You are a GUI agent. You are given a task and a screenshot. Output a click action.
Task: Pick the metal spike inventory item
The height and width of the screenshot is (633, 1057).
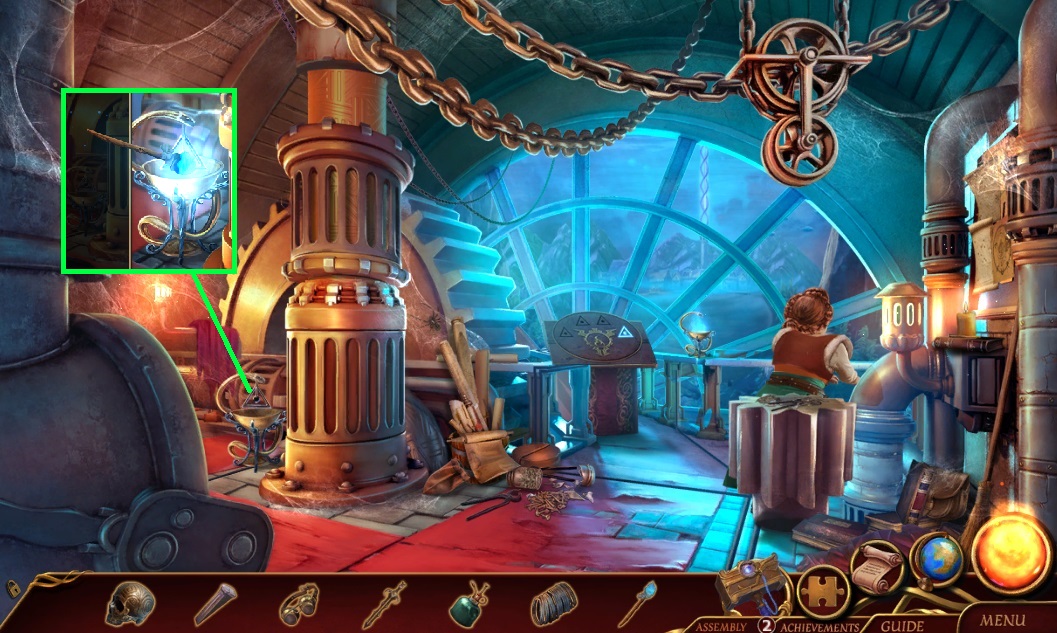coord(214,603)
